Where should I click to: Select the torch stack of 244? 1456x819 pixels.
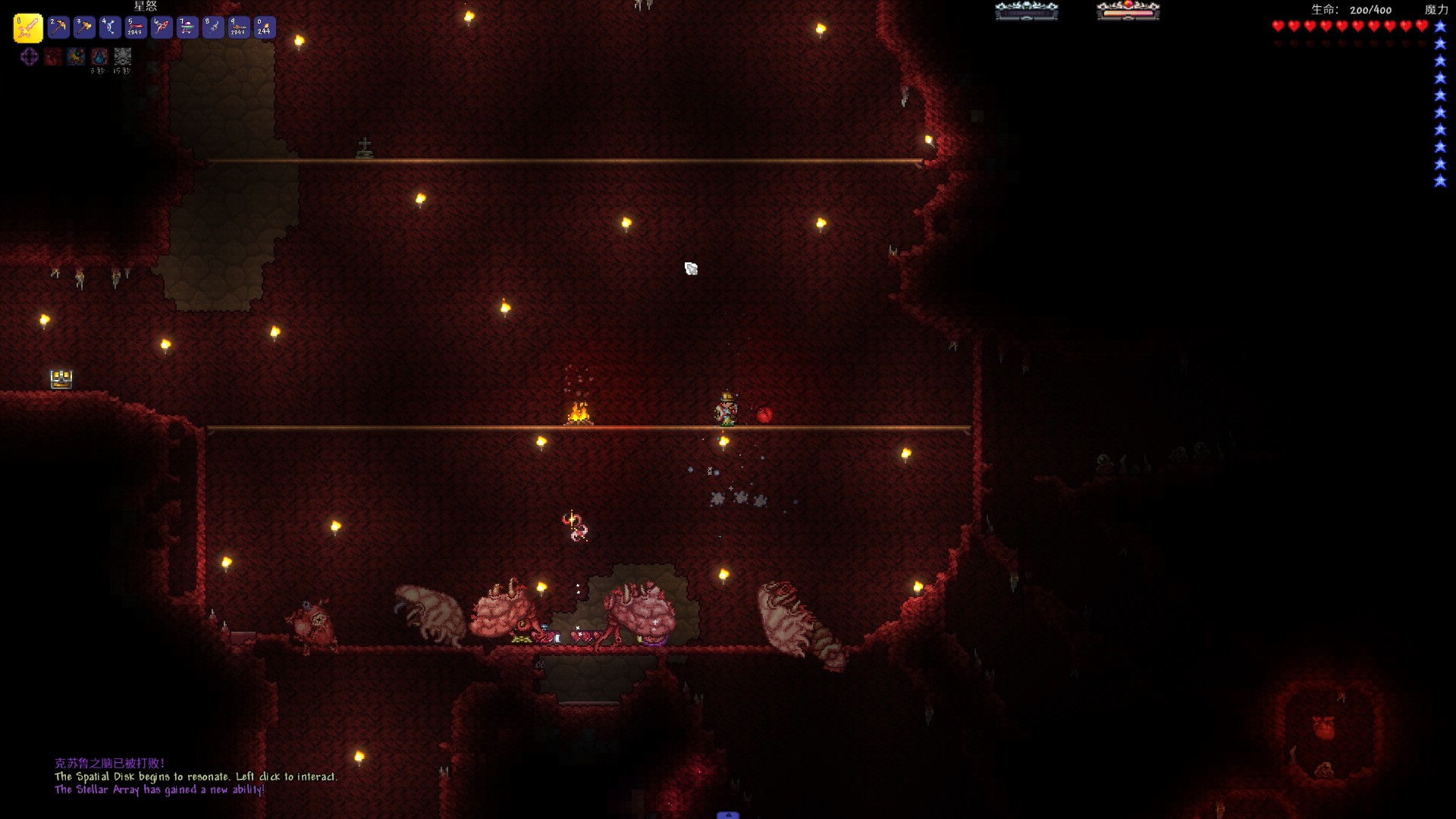(x=265, y=28)
